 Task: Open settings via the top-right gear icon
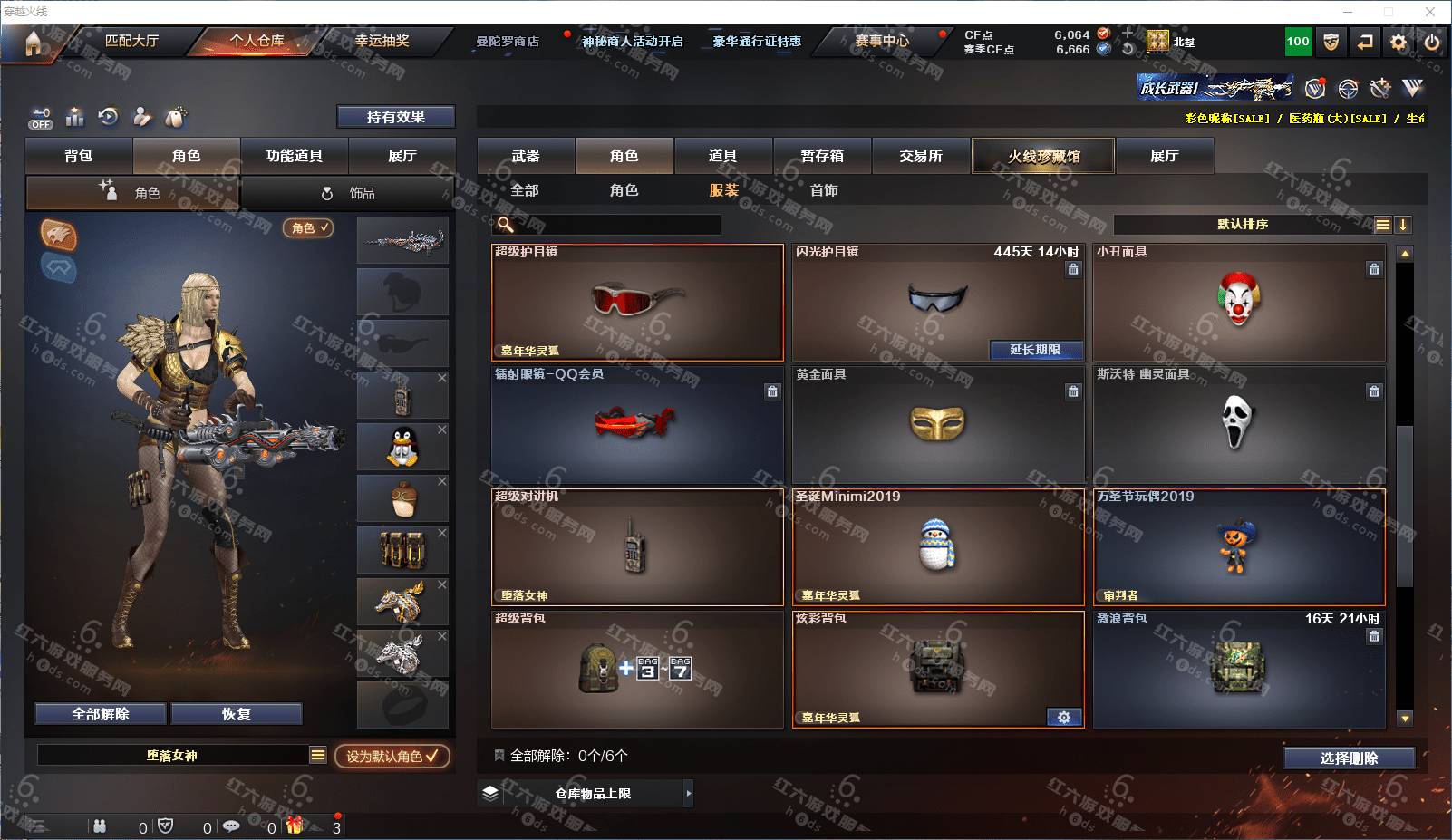[1399, 42]
